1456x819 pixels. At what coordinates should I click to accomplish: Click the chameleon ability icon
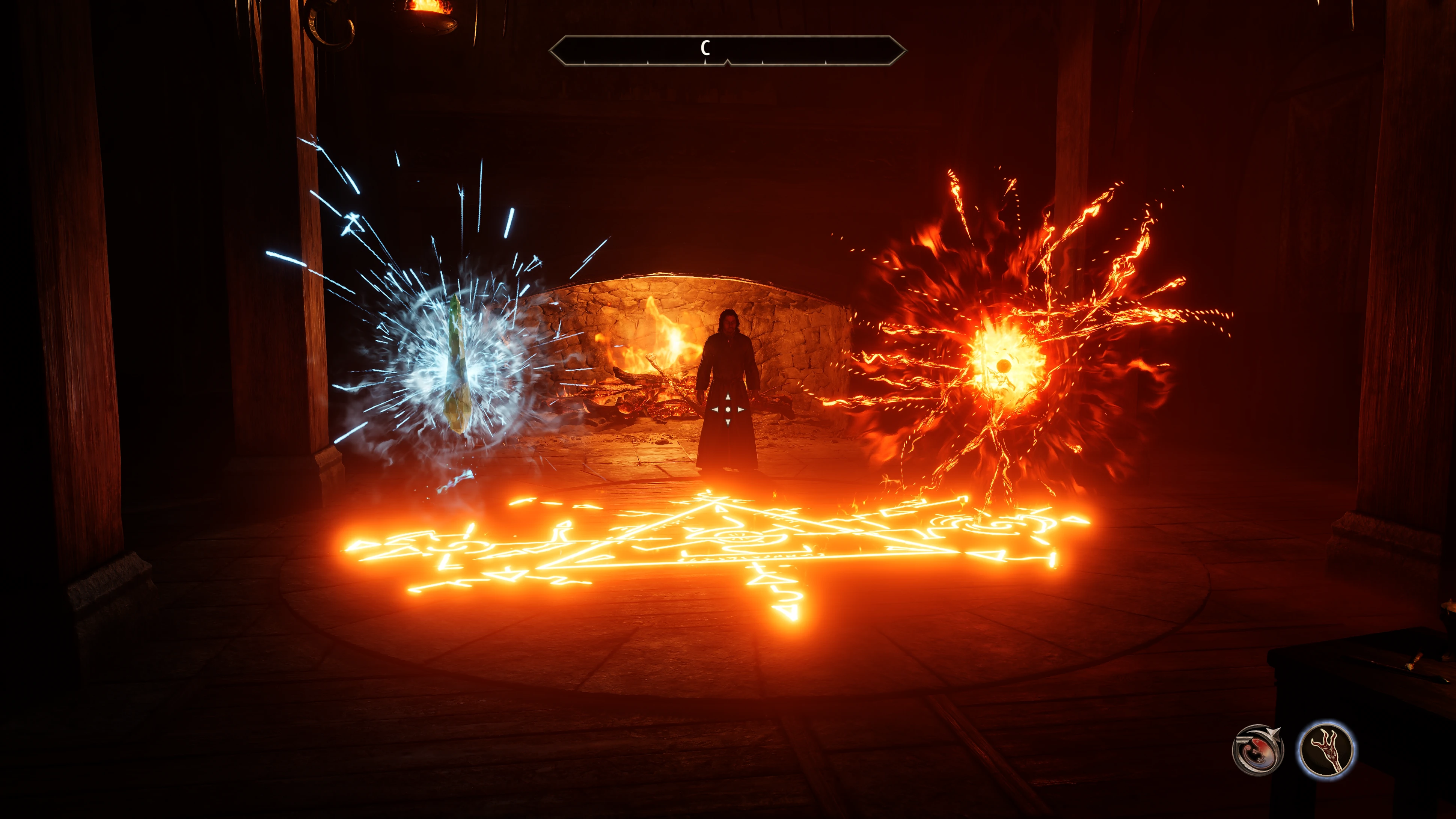[x=1258, y=750]
